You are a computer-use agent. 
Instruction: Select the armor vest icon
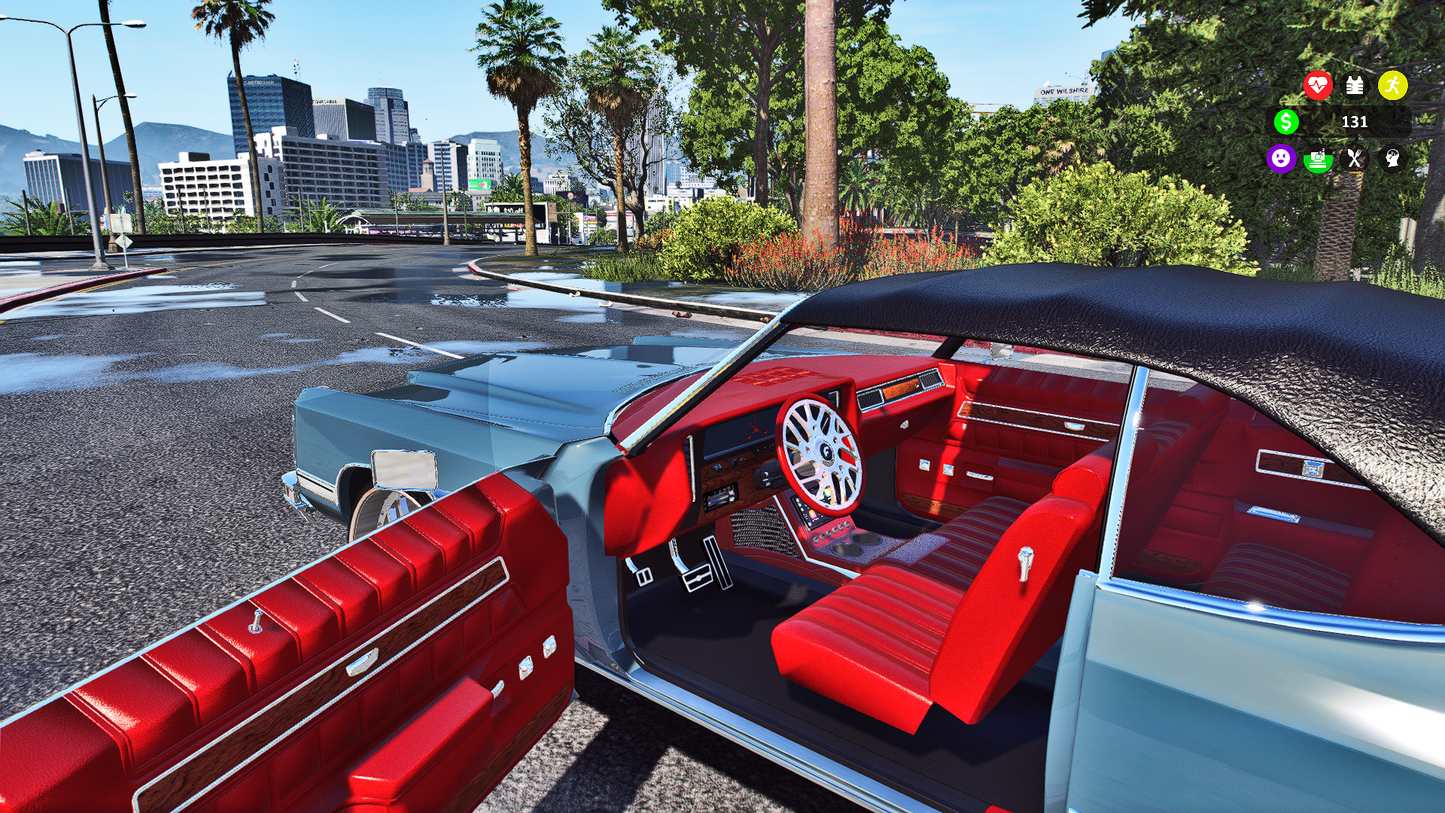click(1354, 86)
